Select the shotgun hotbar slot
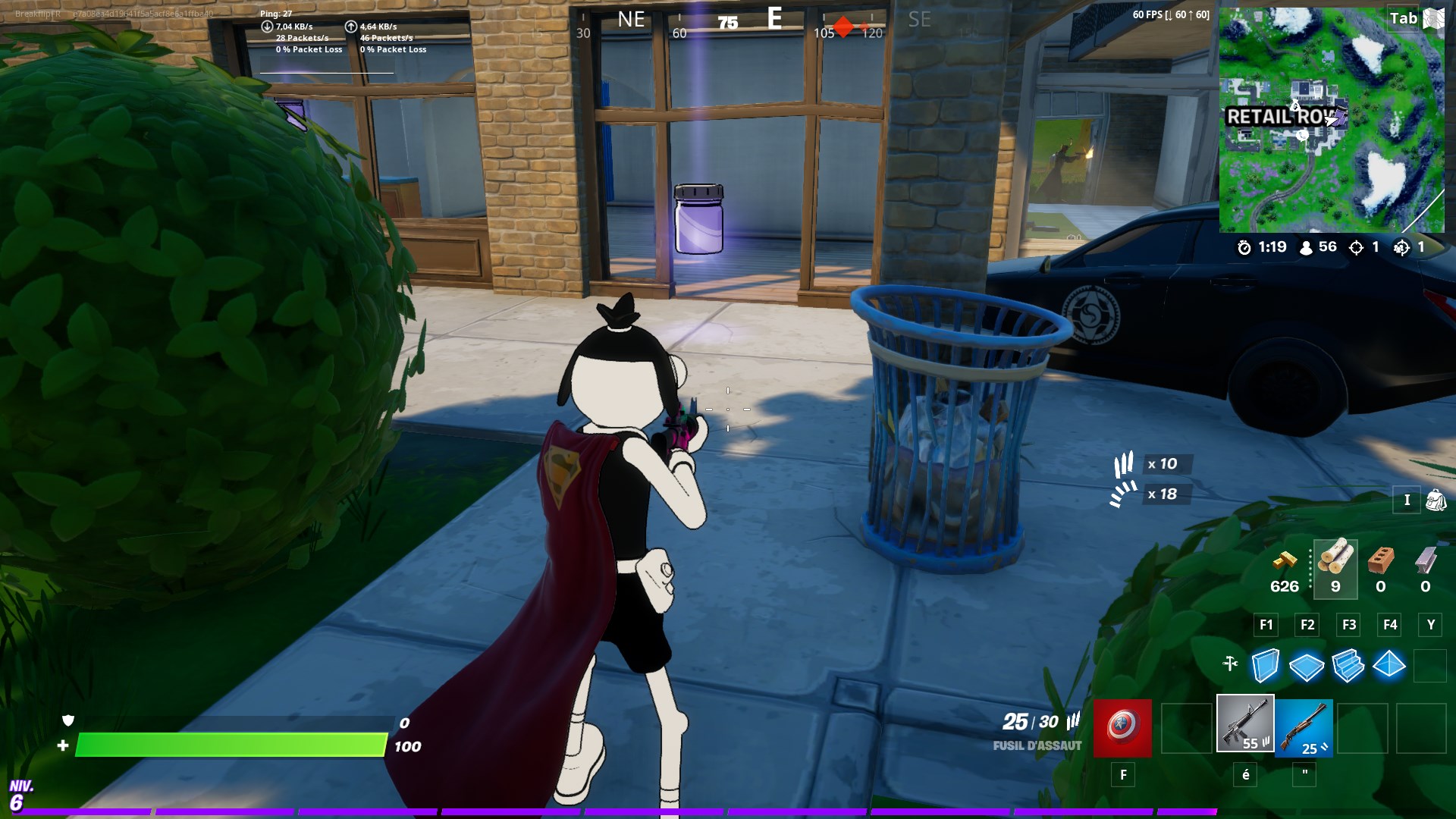Viewport: 1456px width, 819px height. tap(1304, 726)
